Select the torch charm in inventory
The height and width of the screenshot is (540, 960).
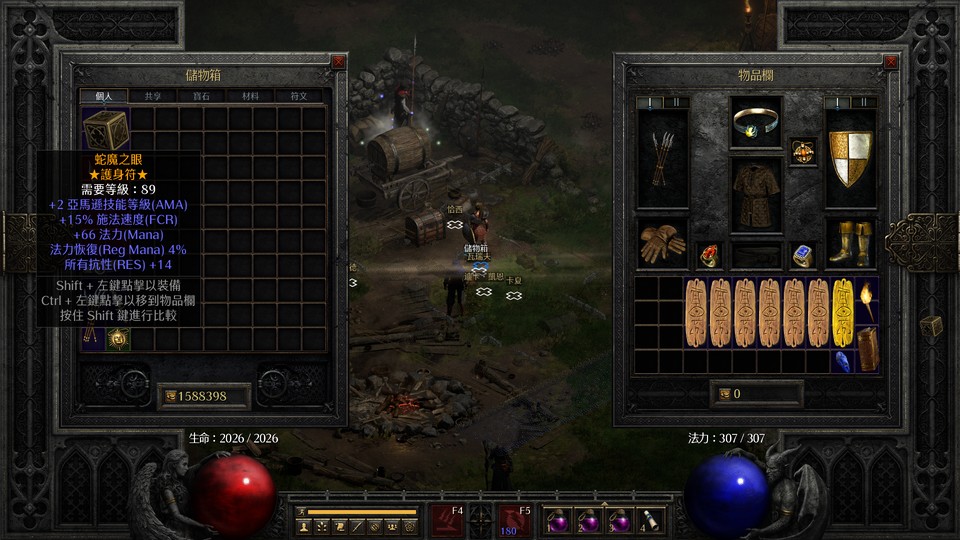point(867,300)
